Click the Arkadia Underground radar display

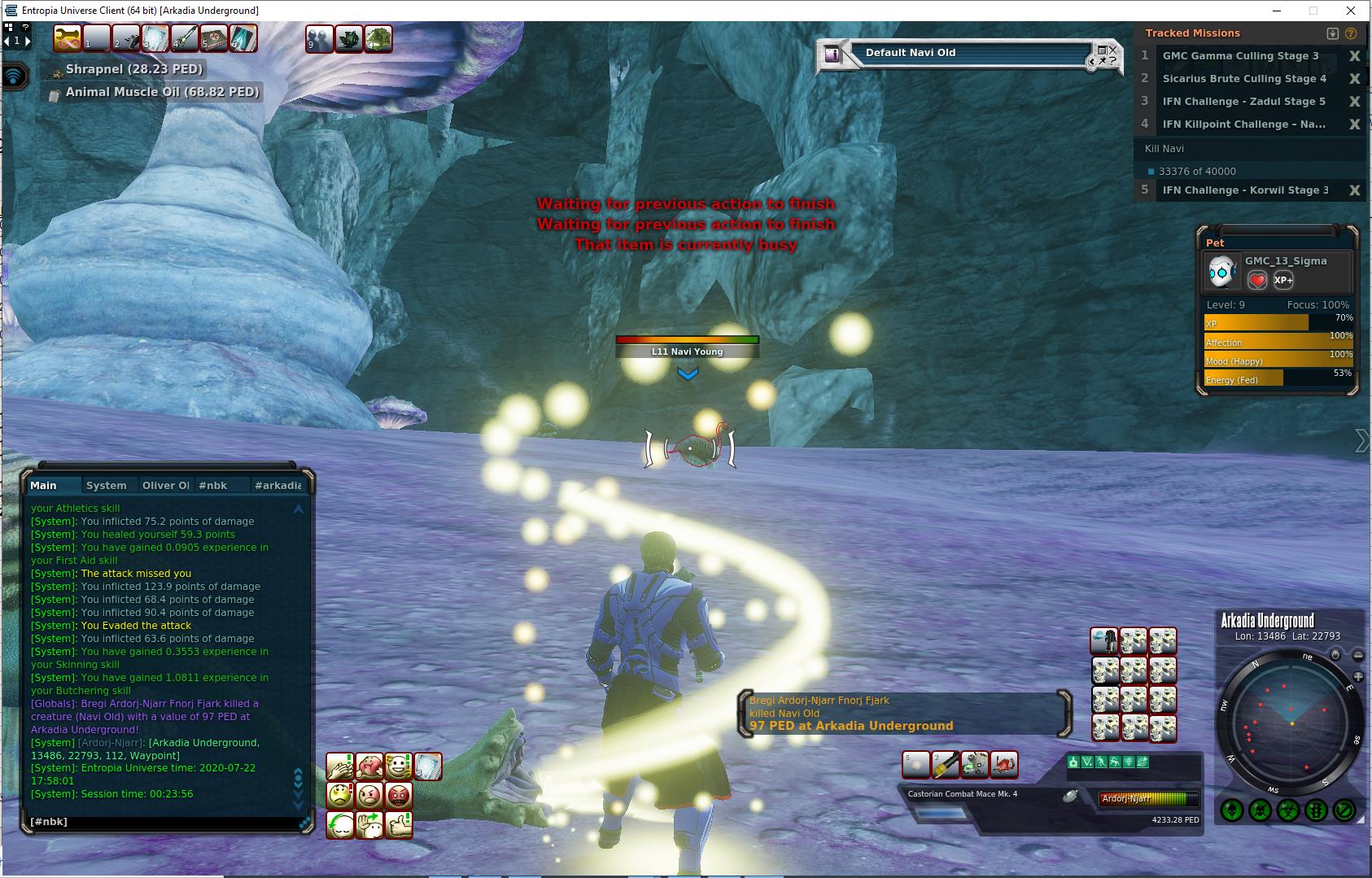1291,723
